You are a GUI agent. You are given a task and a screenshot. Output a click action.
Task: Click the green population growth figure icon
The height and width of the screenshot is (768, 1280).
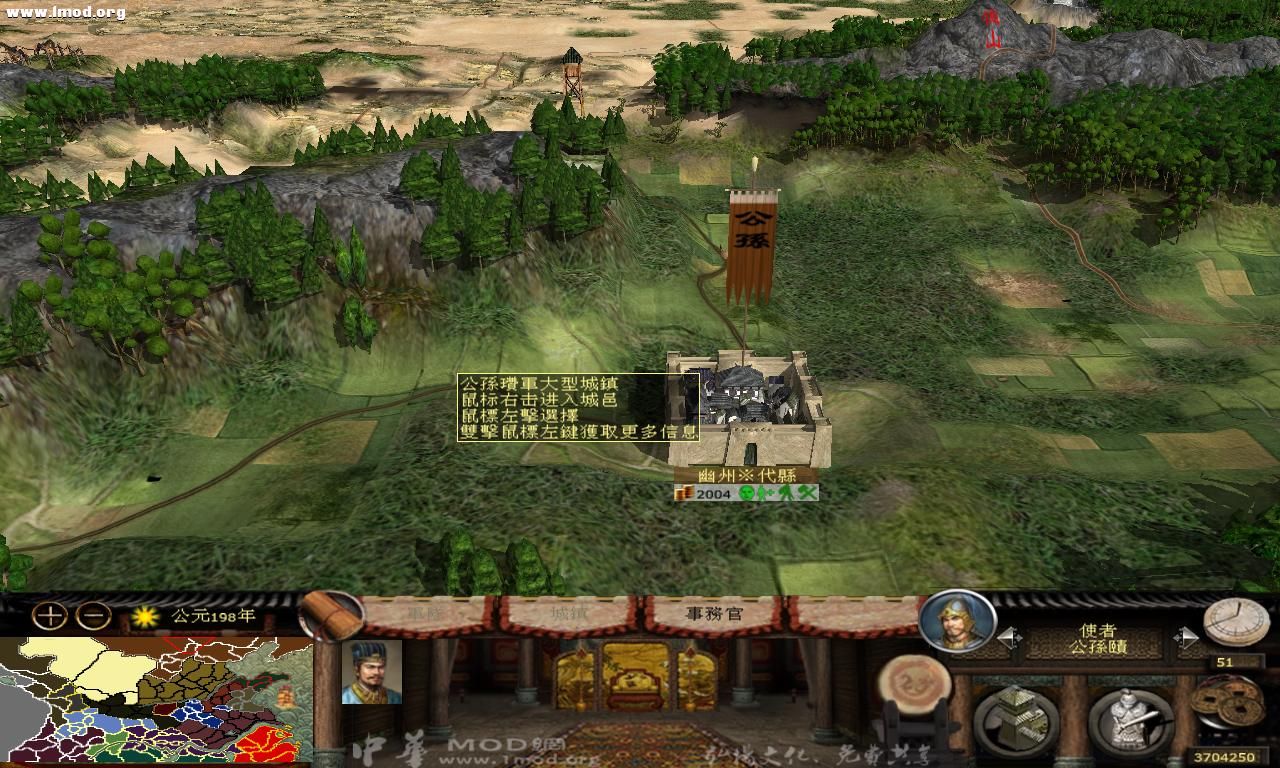click(764, 493)
